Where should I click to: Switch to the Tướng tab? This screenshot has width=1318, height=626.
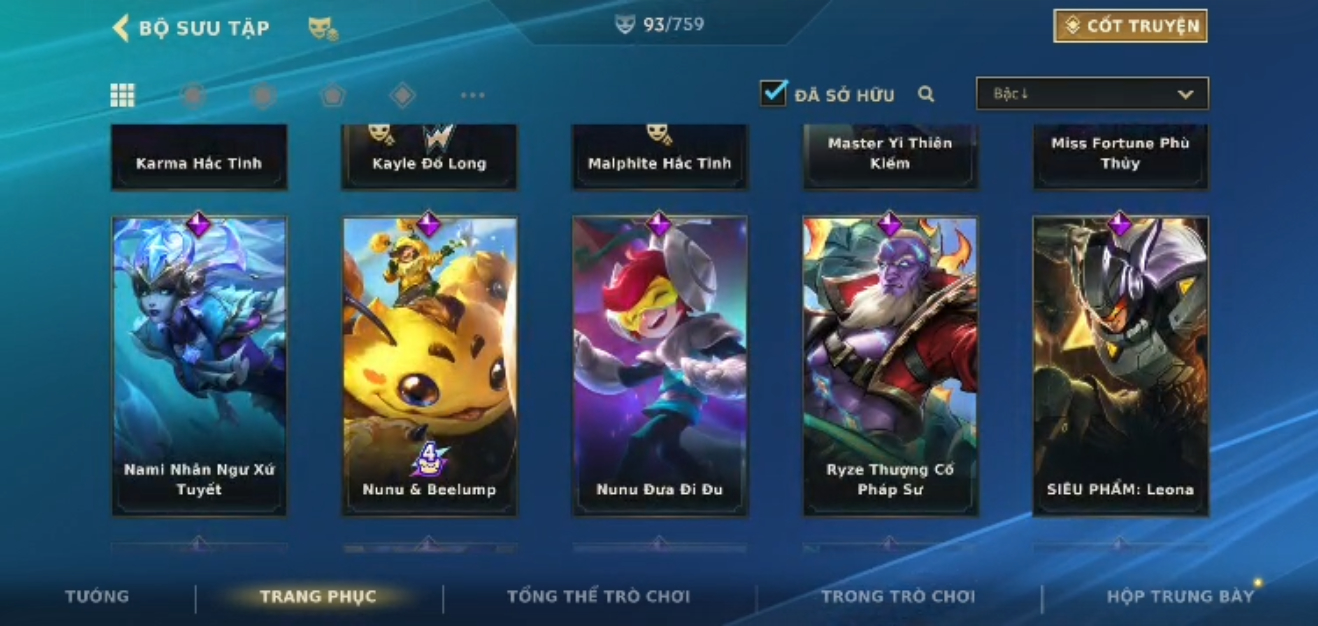pos(97,596)
